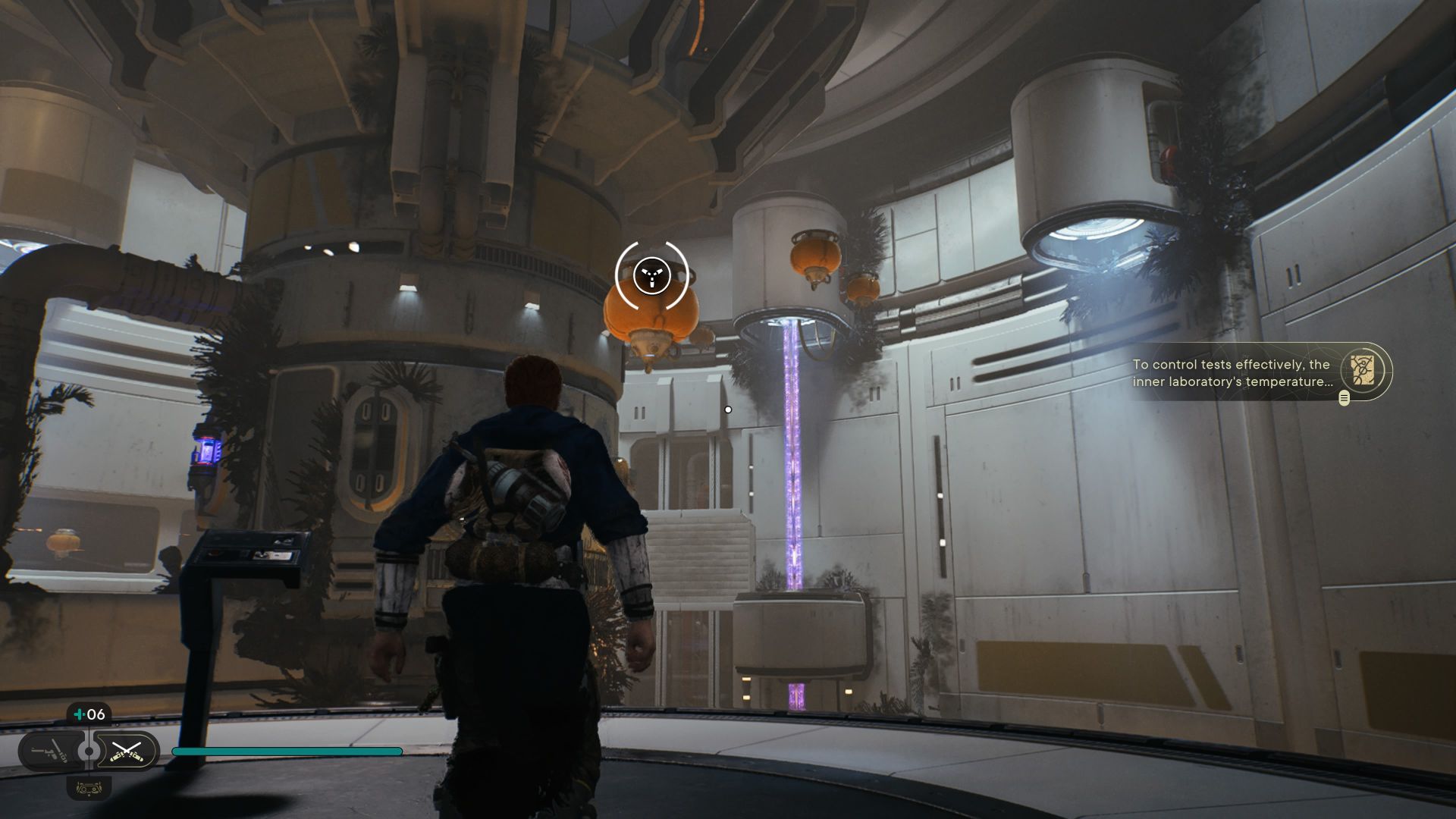Image resolution: width=1456 pixels, height=819 pixels.
Task: Select the crossed dual lightsaber stance icon
Action: 127,752
